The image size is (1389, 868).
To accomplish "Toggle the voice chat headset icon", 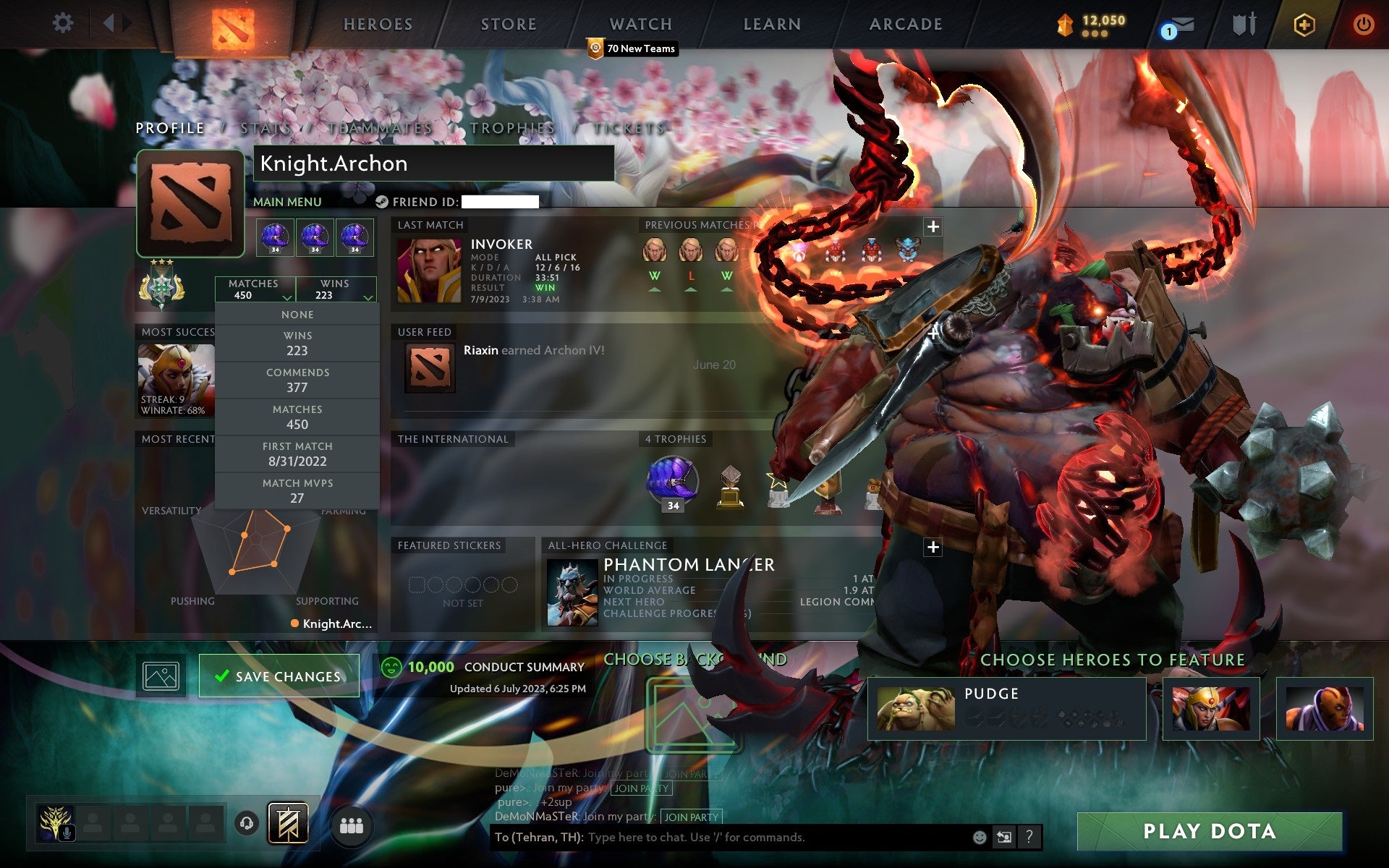I will click(x=247, y=822).
